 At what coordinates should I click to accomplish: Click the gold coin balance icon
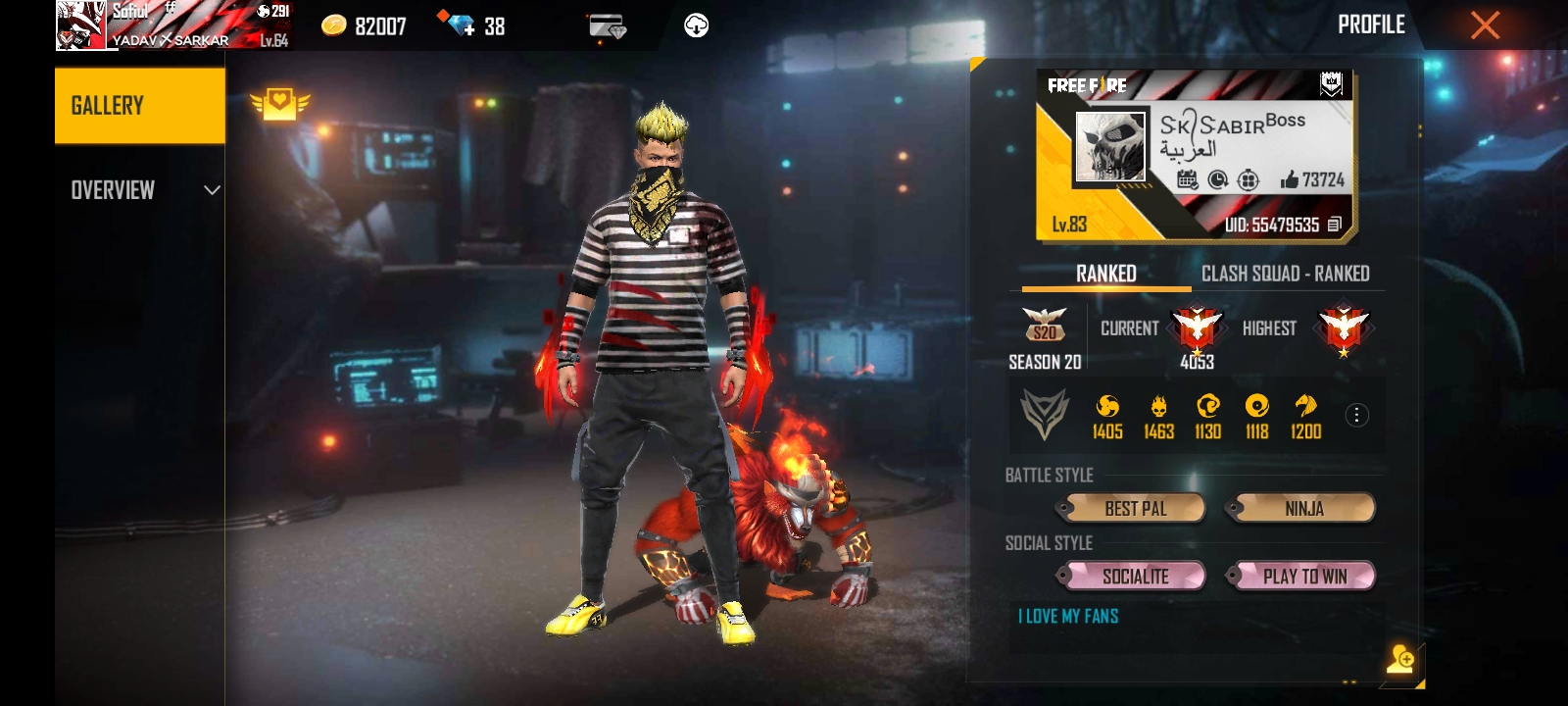click(333, 26)
